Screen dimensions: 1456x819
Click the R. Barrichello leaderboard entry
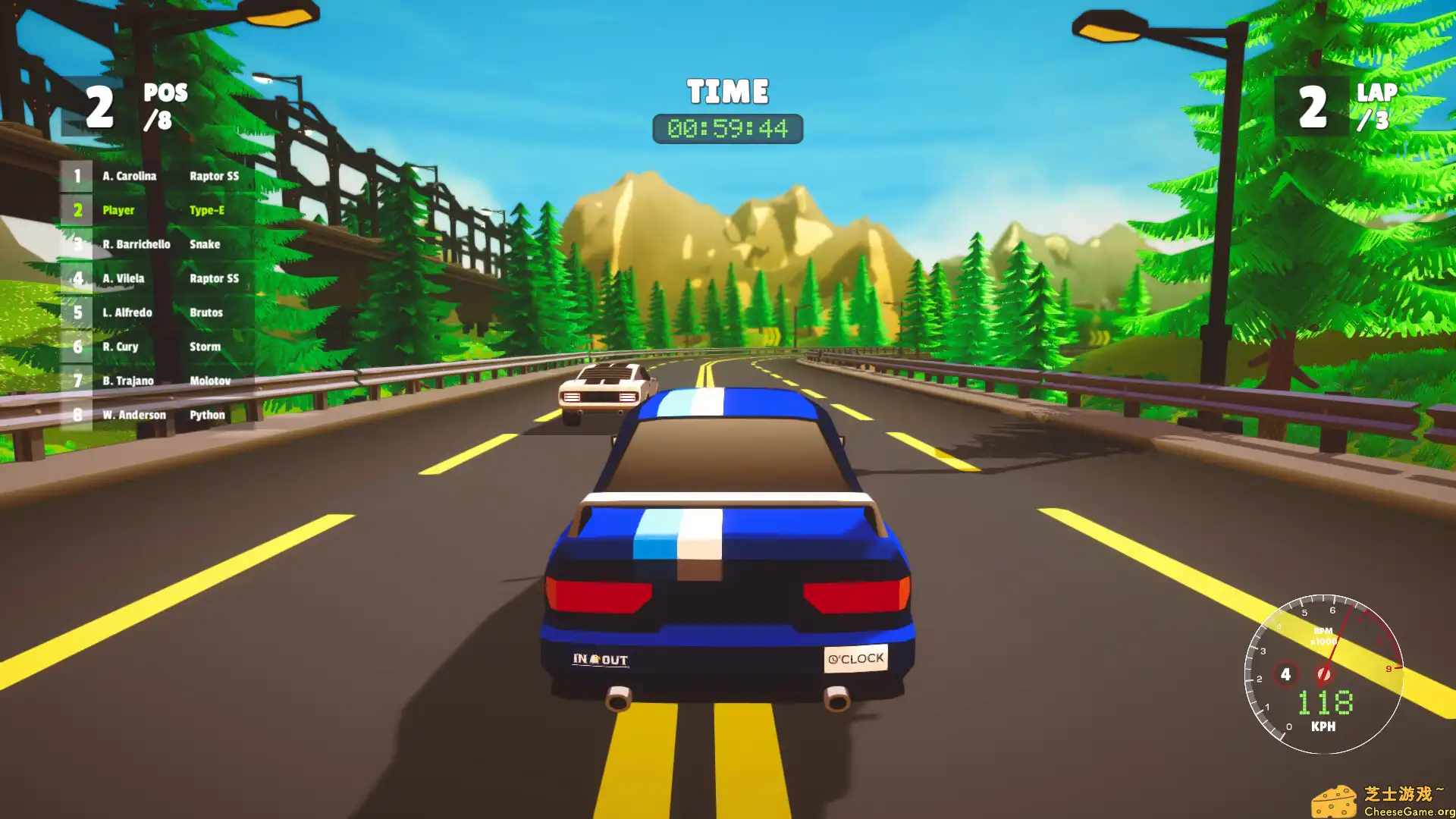(x=136, y=244)
